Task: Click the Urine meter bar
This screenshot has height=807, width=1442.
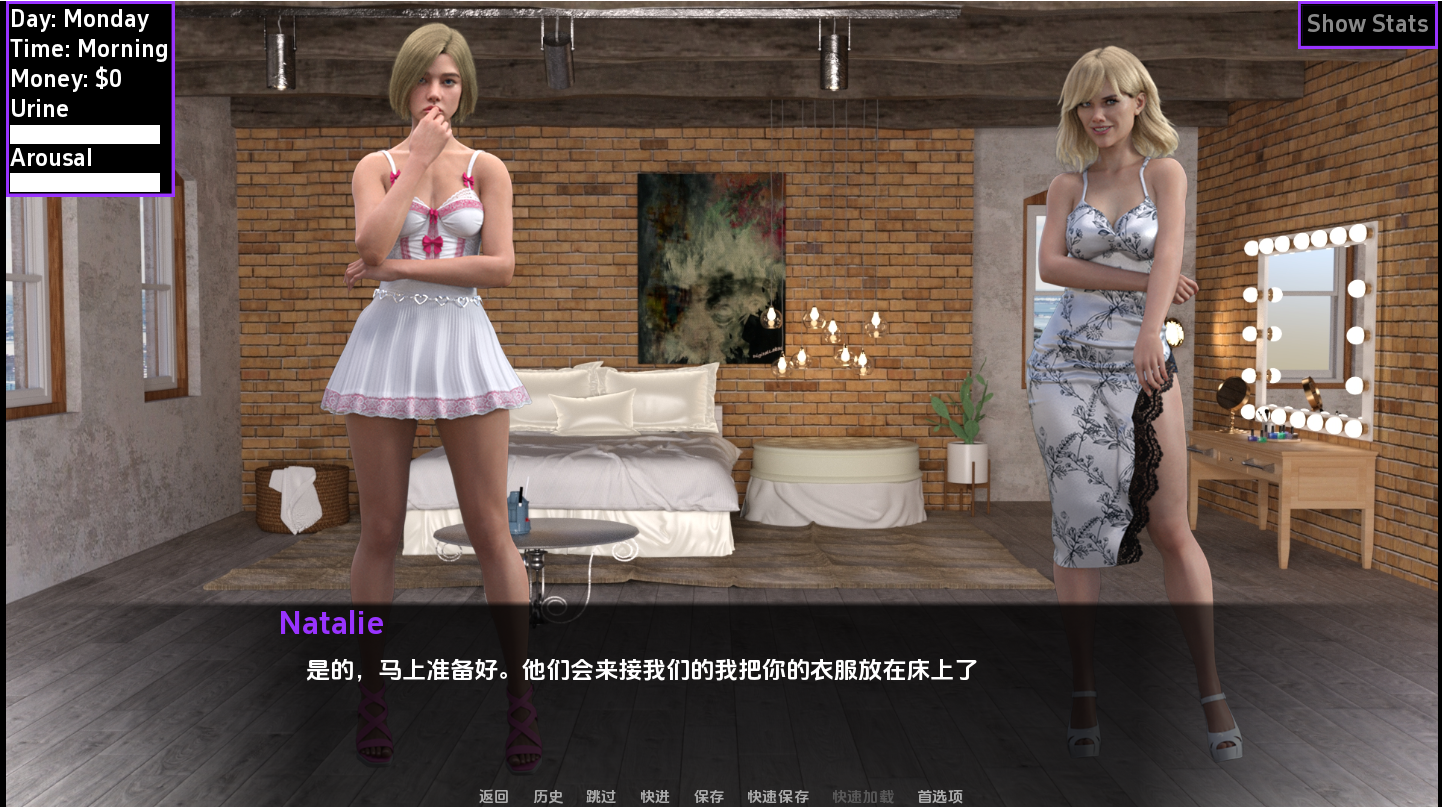Action: coord(84,133)
